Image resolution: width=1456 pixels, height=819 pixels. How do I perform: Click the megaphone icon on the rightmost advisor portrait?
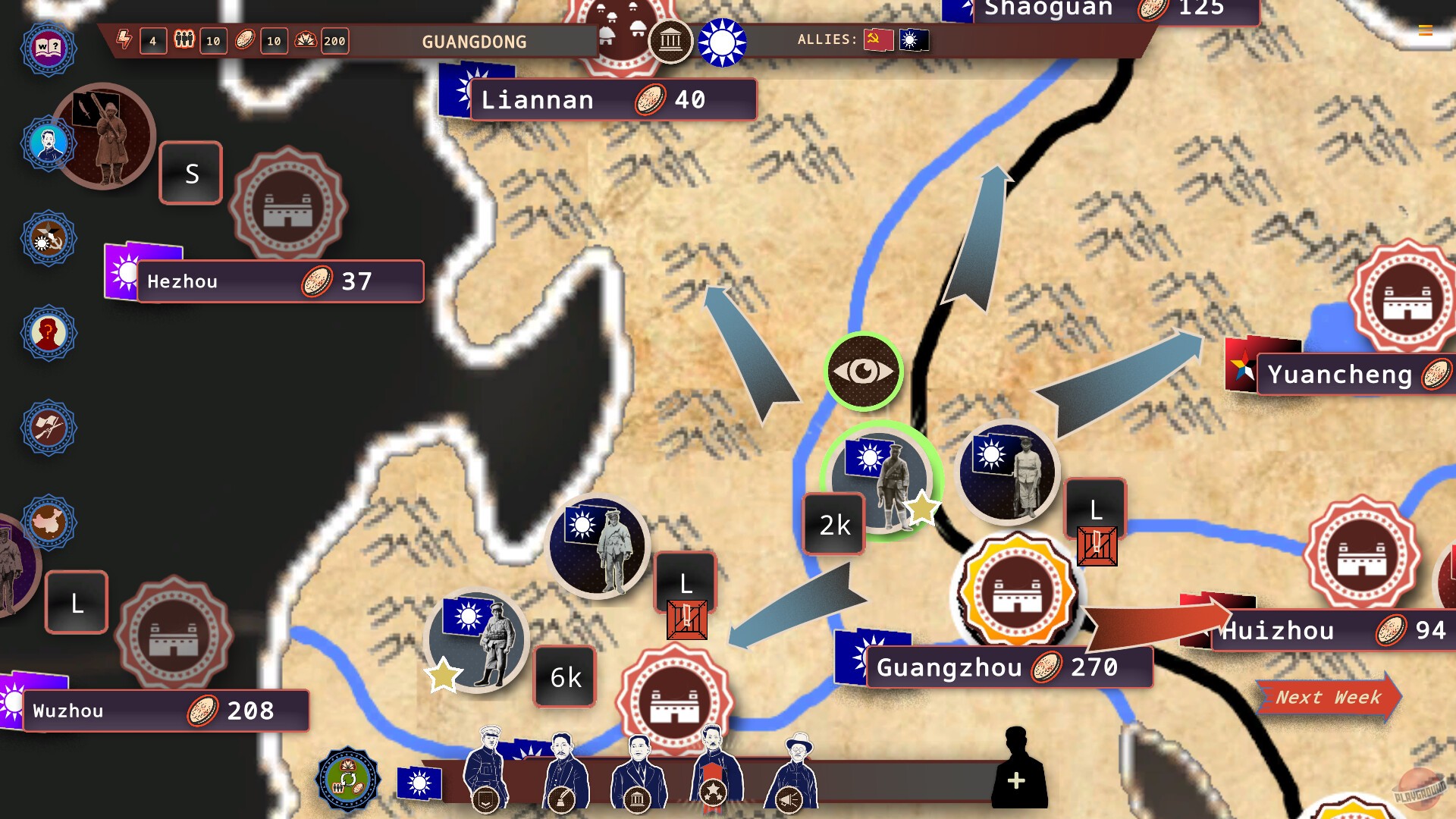[789, 799]
